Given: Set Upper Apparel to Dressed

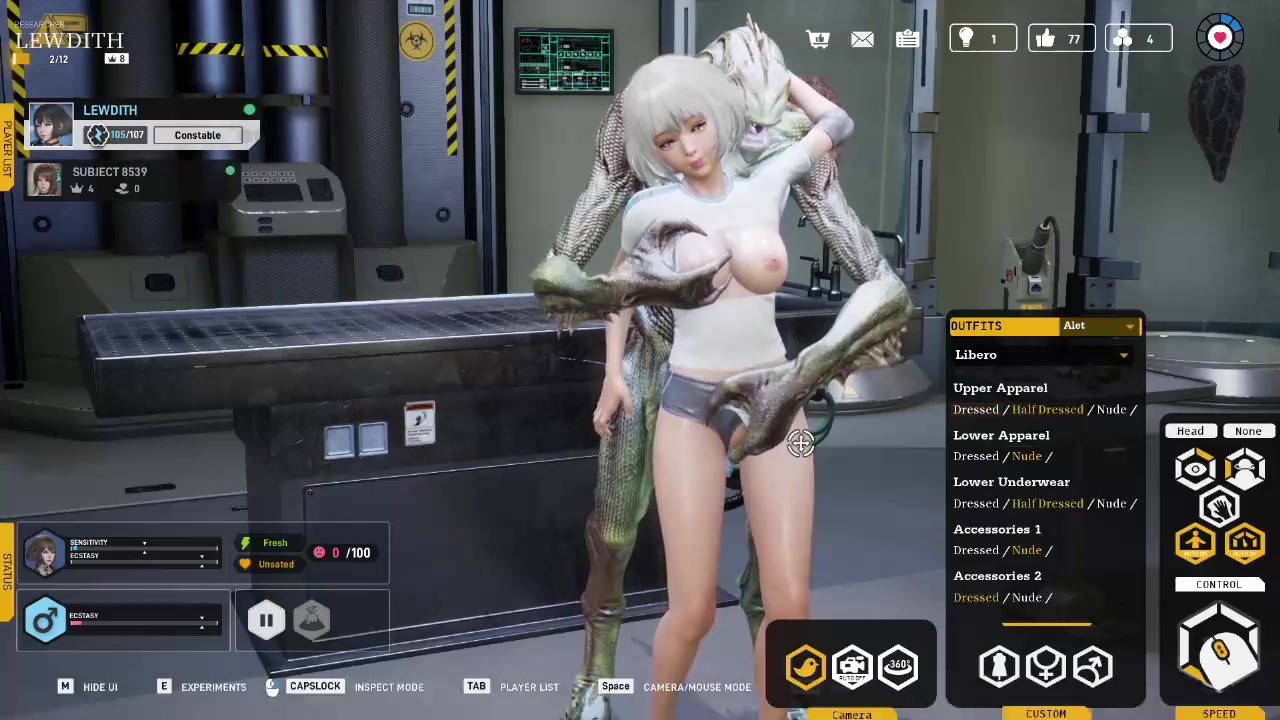Looking at the screenshot, I should pyautogui.click(x=975, y=410).
